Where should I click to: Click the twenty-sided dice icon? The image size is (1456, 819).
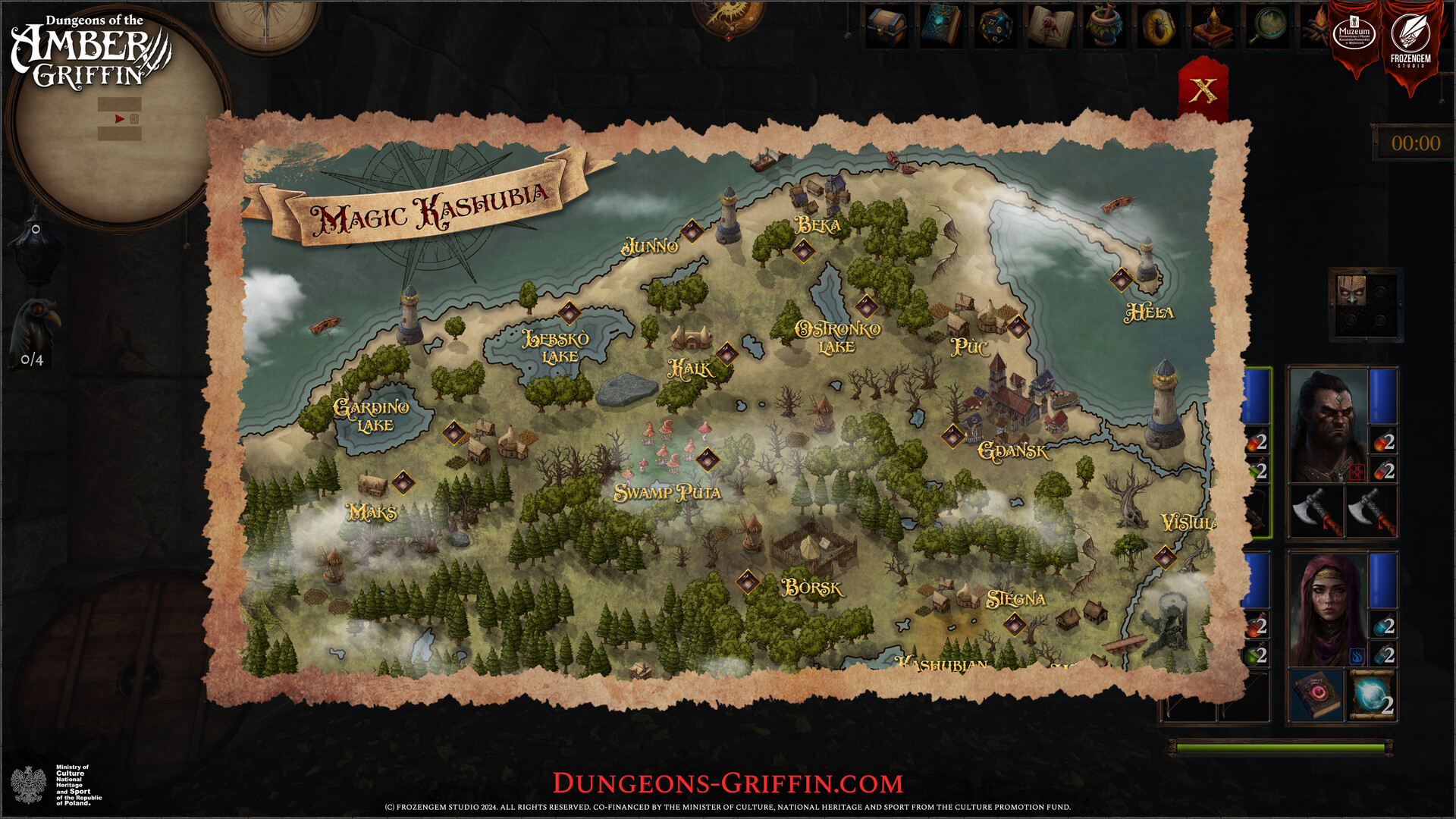click(996, 26)
